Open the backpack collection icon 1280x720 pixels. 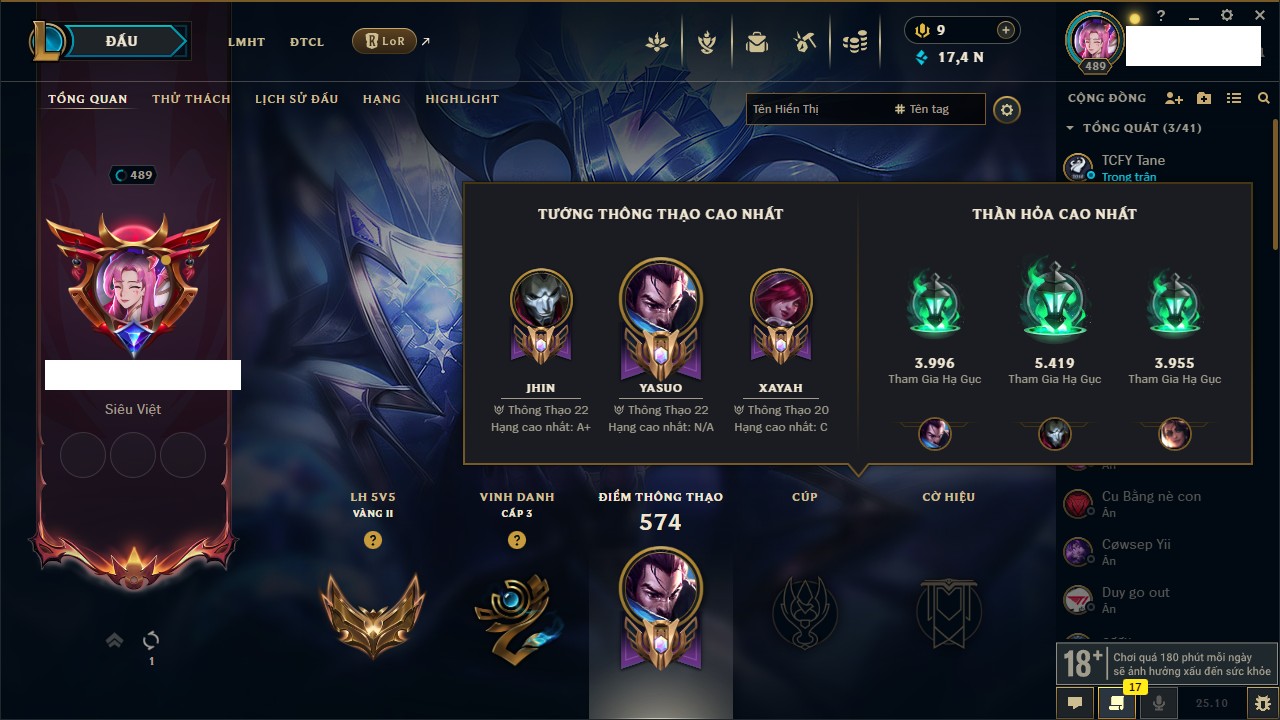(x=757, y=42)
